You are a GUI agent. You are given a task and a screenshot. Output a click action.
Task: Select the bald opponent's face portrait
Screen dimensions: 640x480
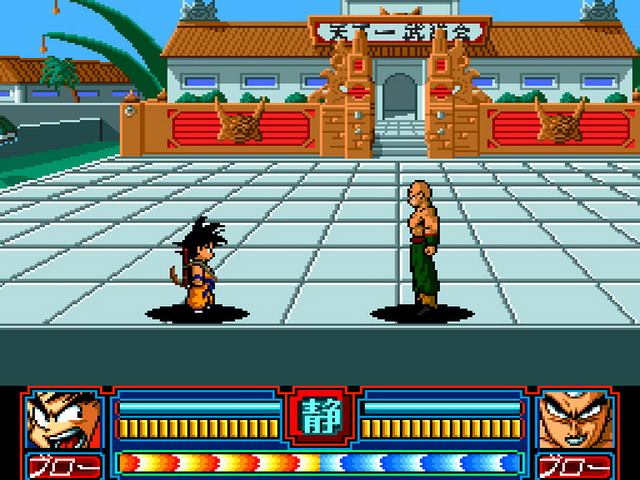[x=575, y=422]
